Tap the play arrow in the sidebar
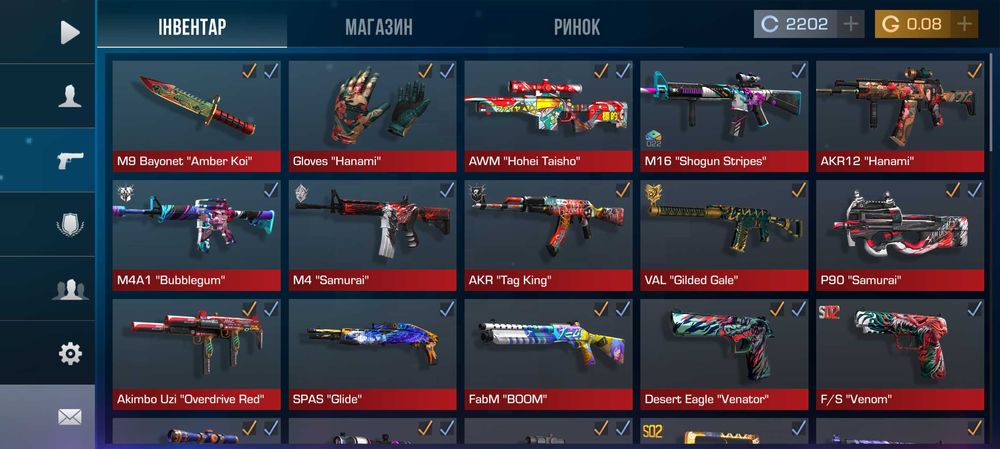1000x449 pixels. coord(69,32)
